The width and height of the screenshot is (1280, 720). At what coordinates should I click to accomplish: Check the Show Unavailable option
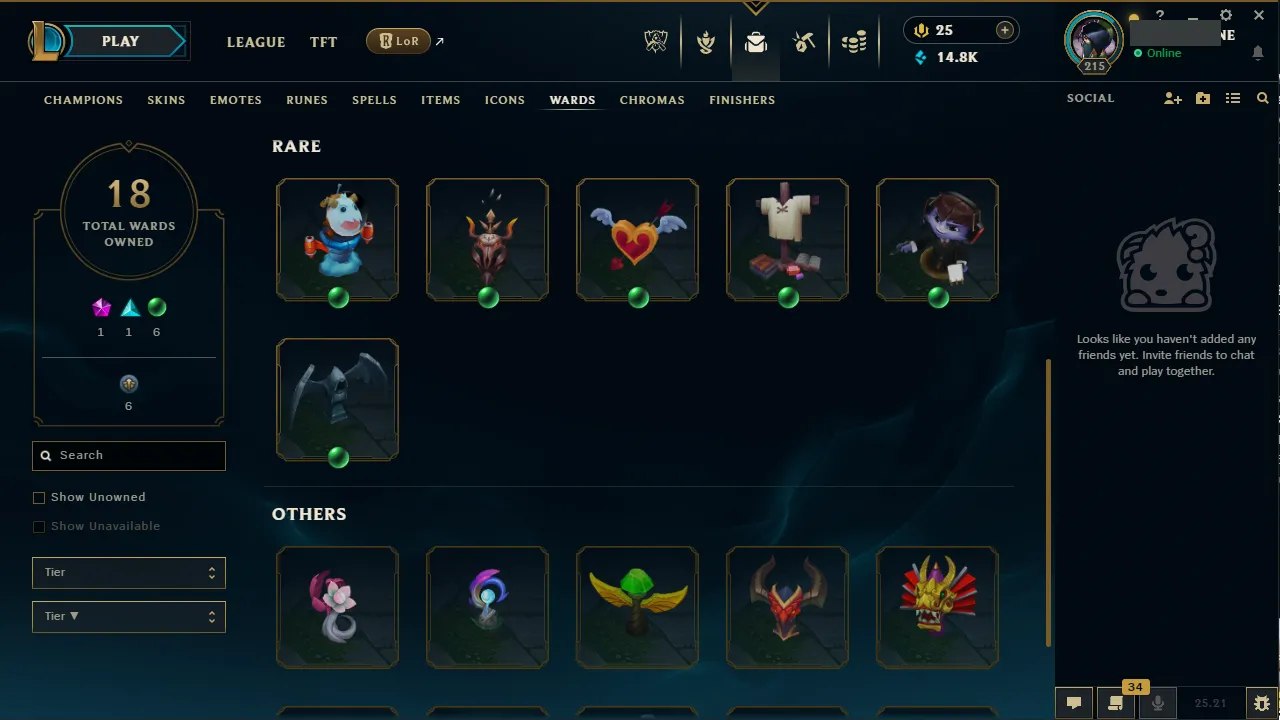[x=39, y=526]
